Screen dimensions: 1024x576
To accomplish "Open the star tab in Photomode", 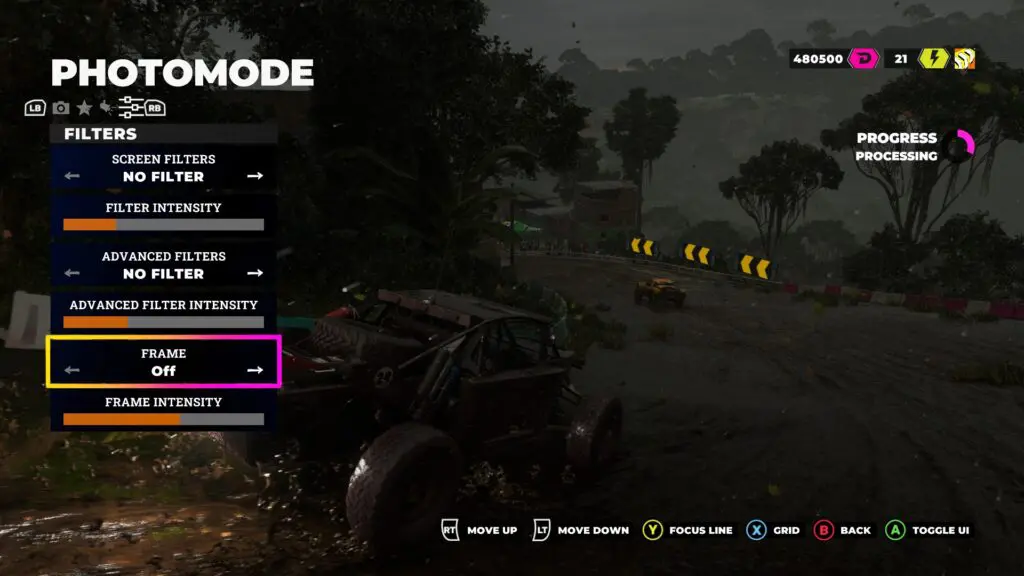I will coord(84,108).
